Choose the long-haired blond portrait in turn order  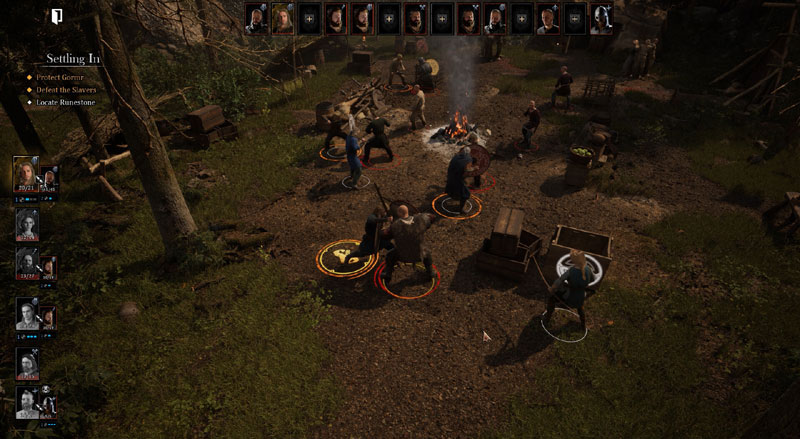pyautogui.click(x=283, y=19)
